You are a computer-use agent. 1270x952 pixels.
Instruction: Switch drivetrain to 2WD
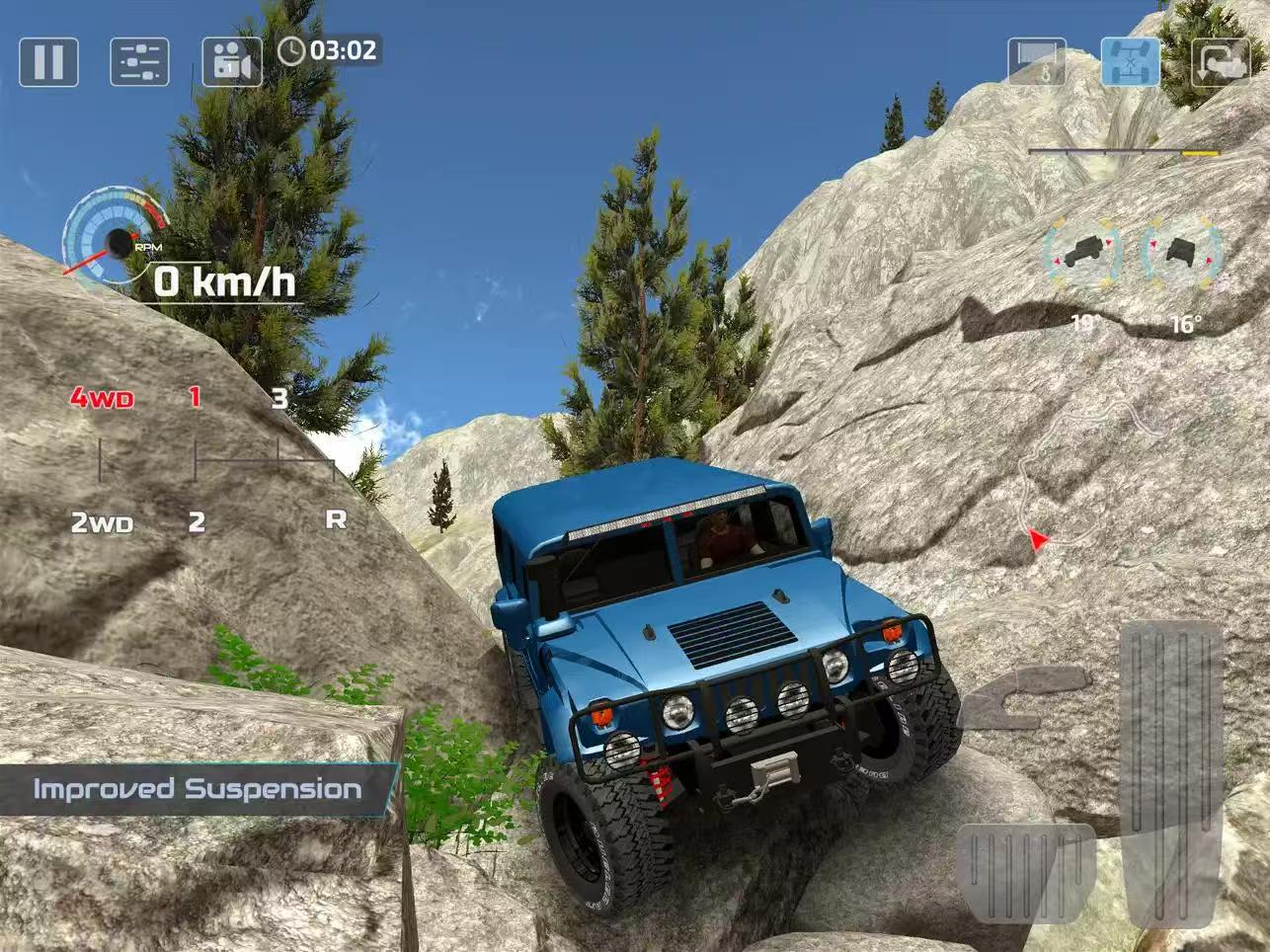102,523
